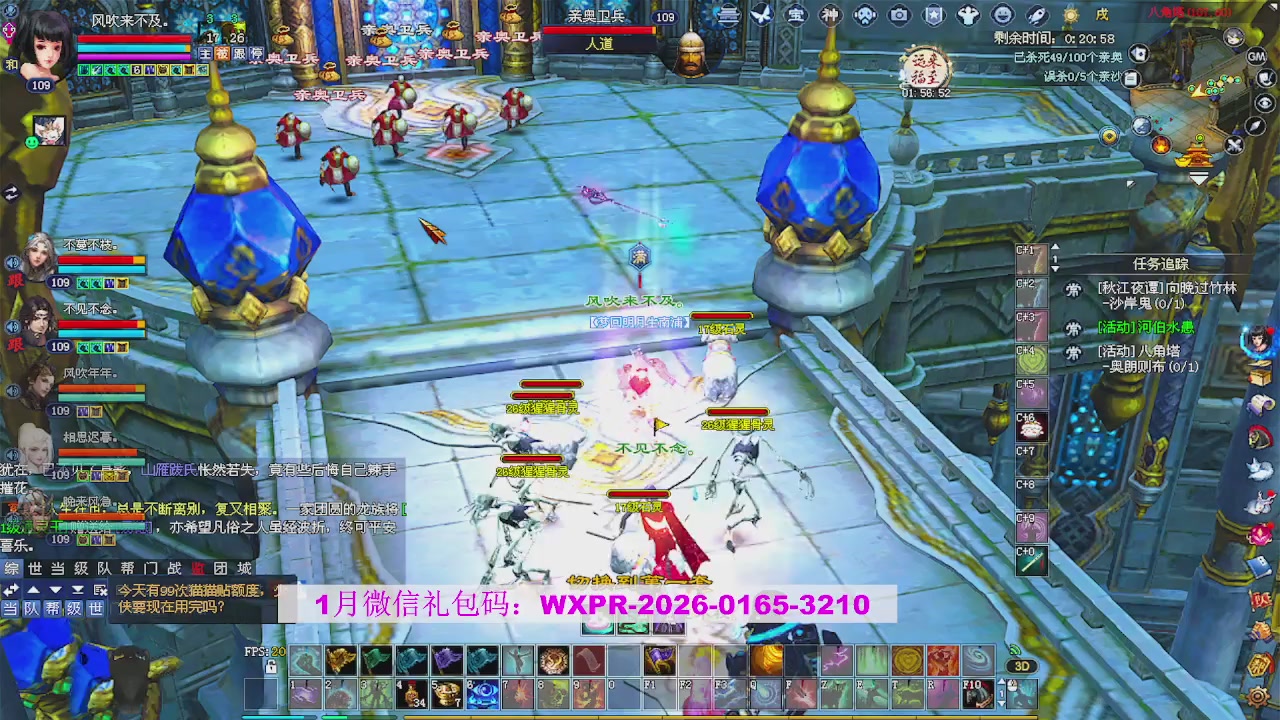Screen dimensions: 1280x720
Task: Toggle the hotbar lock padlock
Action: pos(271,667)
